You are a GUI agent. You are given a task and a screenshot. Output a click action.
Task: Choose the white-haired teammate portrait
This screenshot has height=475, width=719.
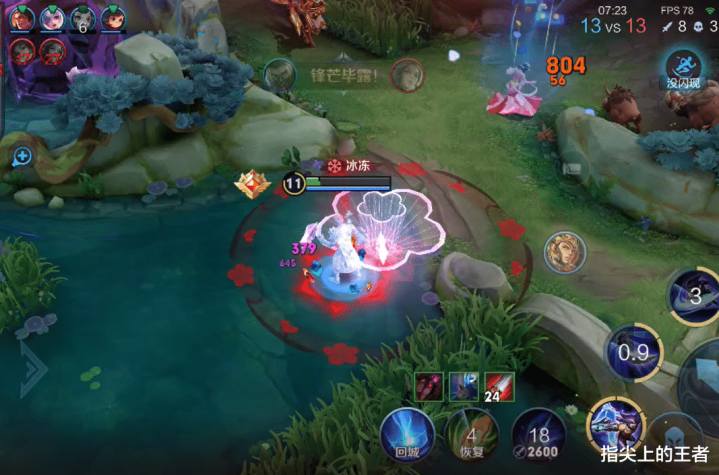click(52, 19)
